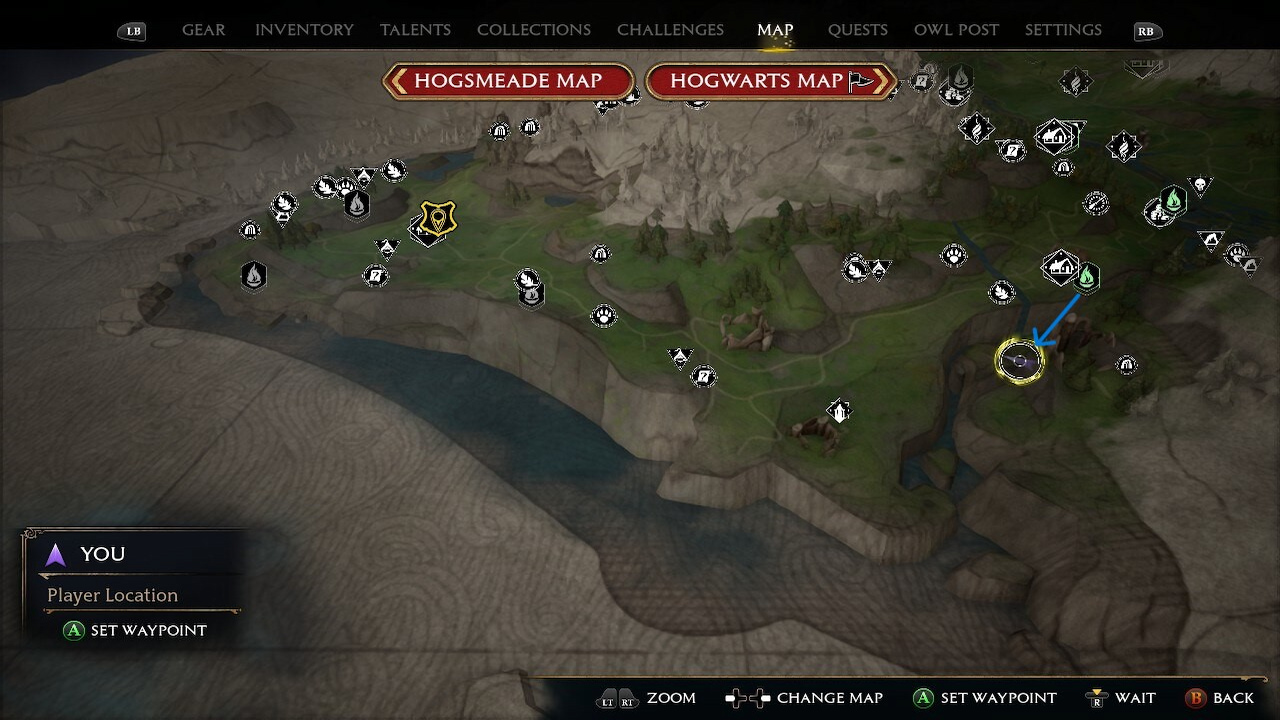Select the Map tab
This screenshot has width=1280, height=720.
[775, 30]
